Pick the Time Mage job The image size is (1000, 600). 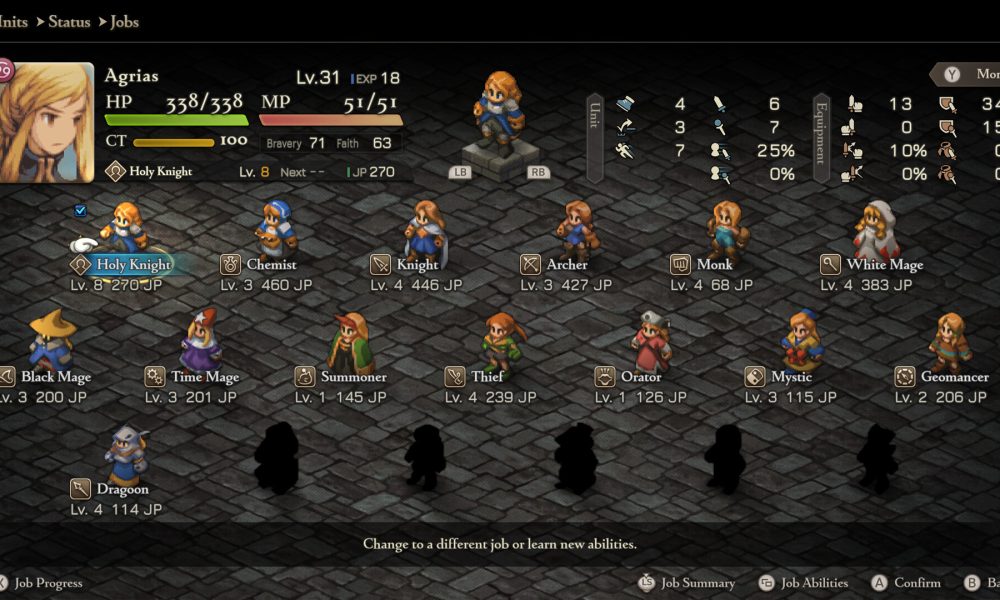204,377
